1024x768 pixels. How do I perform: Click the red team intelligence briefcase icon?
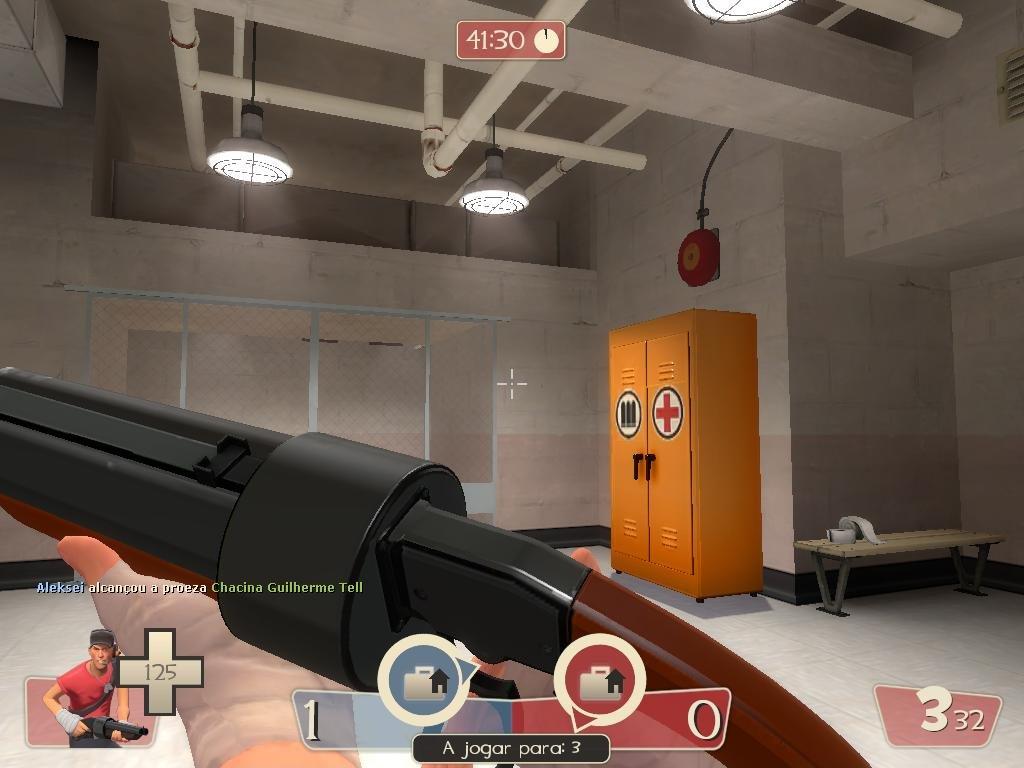[601, 683]
